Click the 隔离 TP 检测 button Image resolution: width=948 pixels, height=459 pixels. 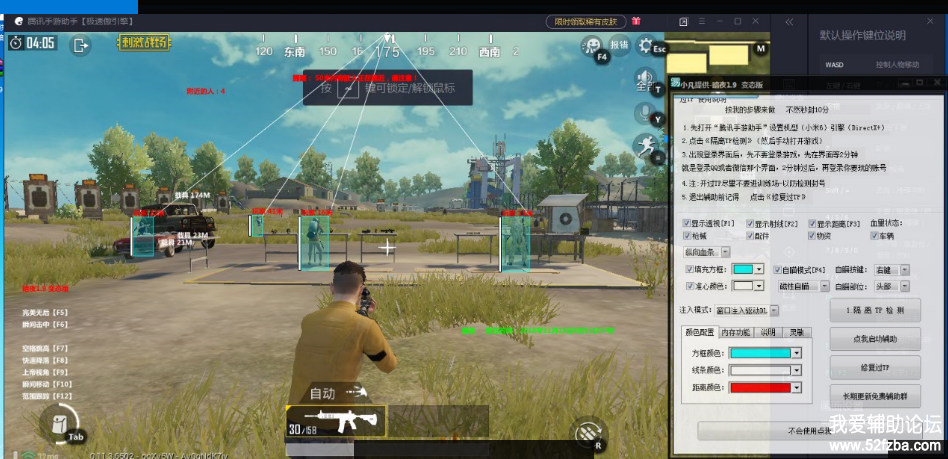tap(875, 310)
